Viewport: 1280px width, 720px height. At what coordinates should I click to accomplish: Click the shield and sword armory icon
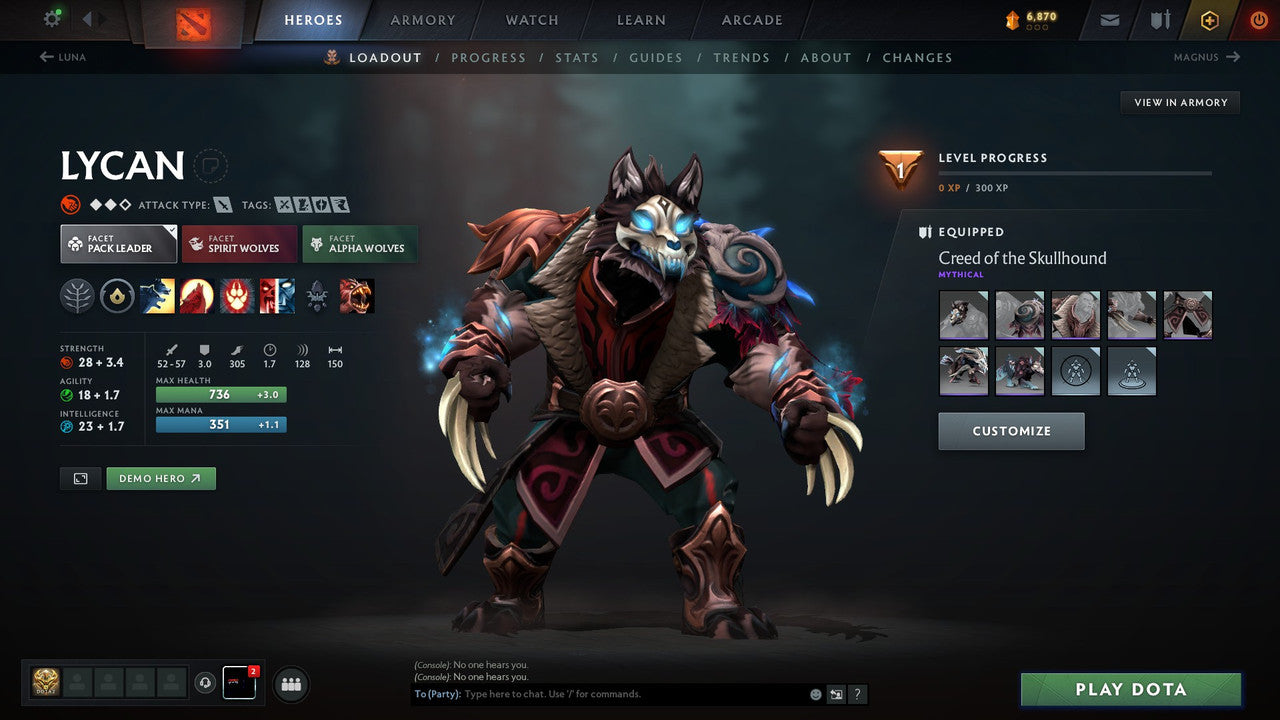(x=1158, y=19)
